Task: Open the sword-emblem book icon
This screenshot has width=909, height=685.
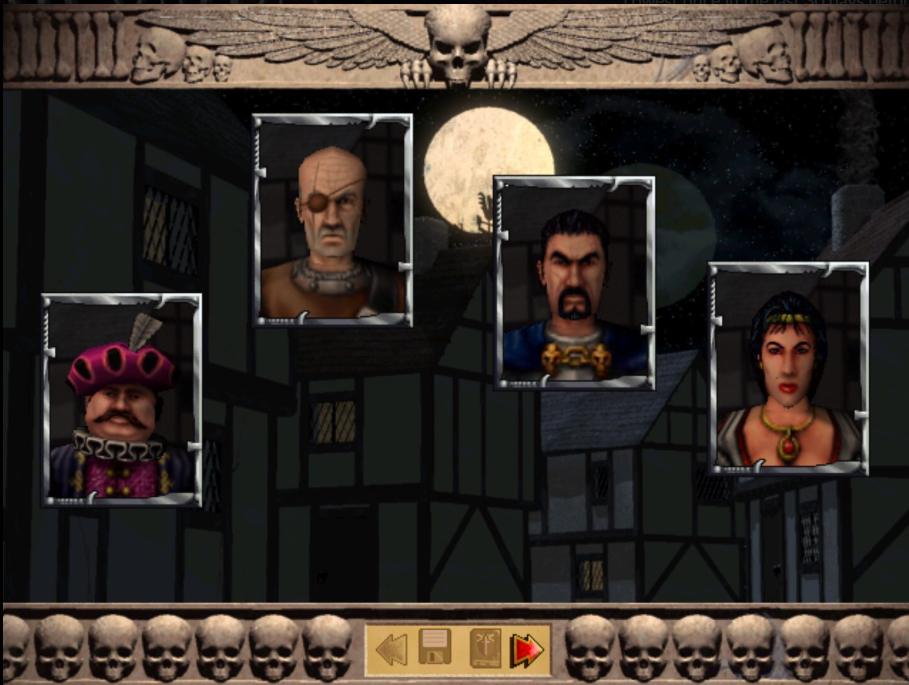Action: point(484,650)
